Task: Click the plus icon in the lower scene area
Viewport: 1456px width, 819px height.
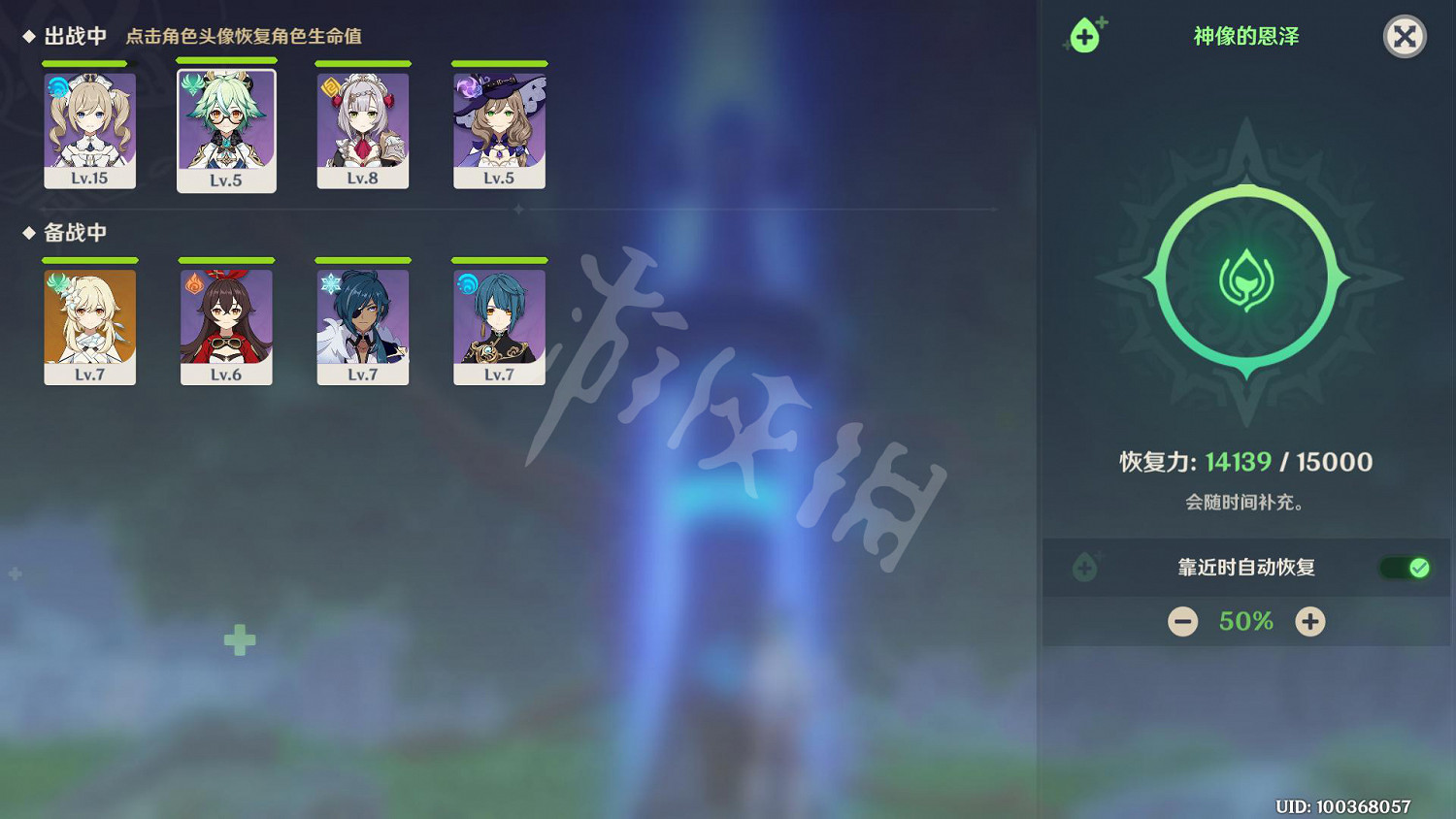Action: (x=238, y=639)
